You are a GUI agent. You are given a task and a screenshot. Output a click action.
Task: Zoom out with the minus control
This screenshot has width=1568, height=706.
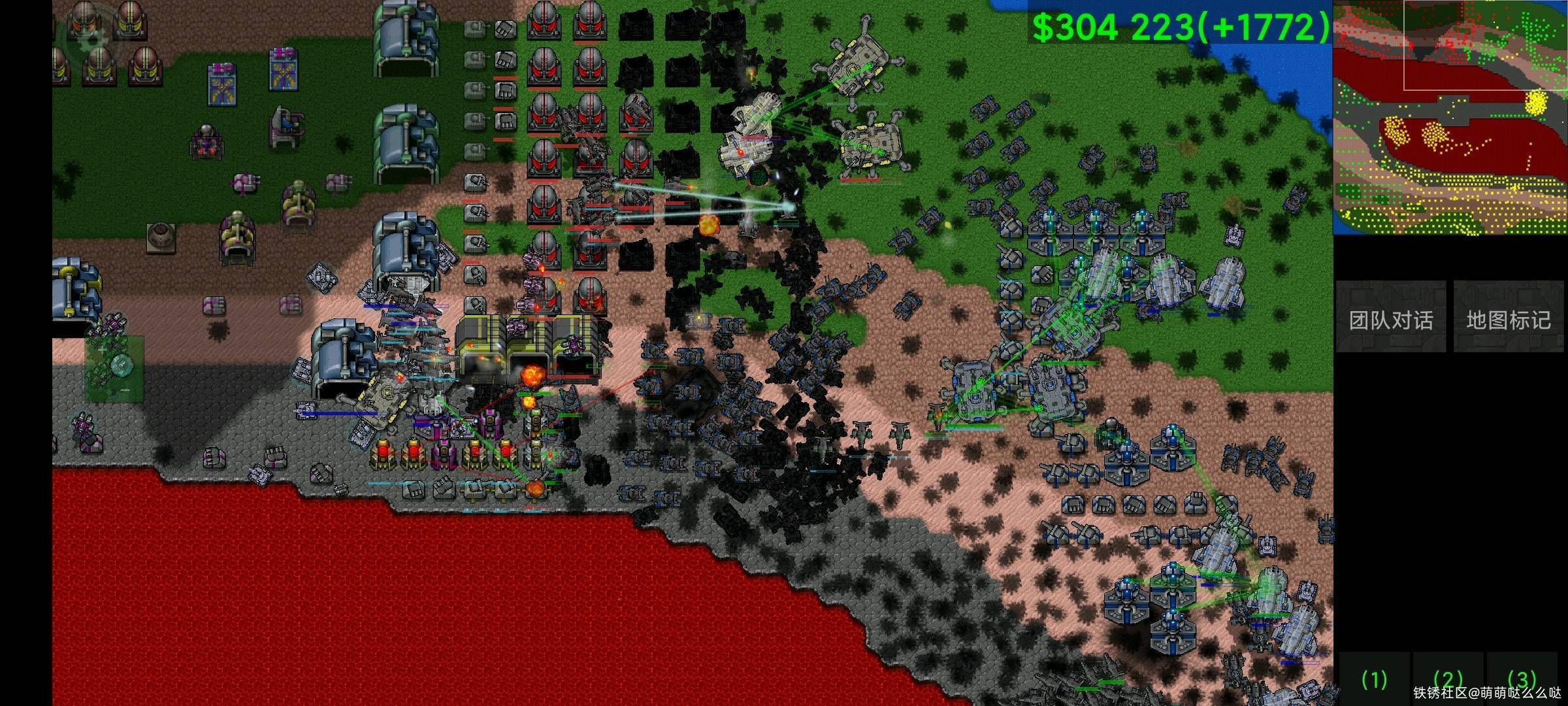(125, 390)
